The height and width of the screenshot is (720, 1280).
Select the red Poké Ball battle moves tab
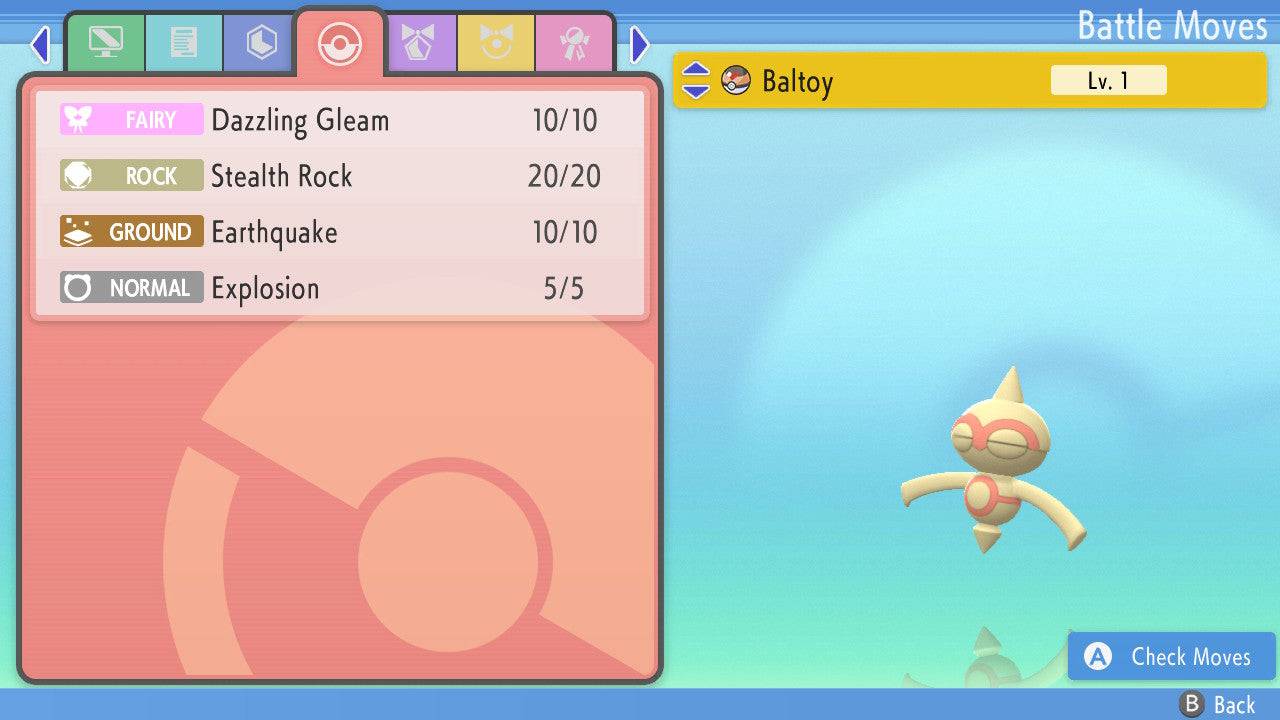pyautogui.click(x=339, y=43)
